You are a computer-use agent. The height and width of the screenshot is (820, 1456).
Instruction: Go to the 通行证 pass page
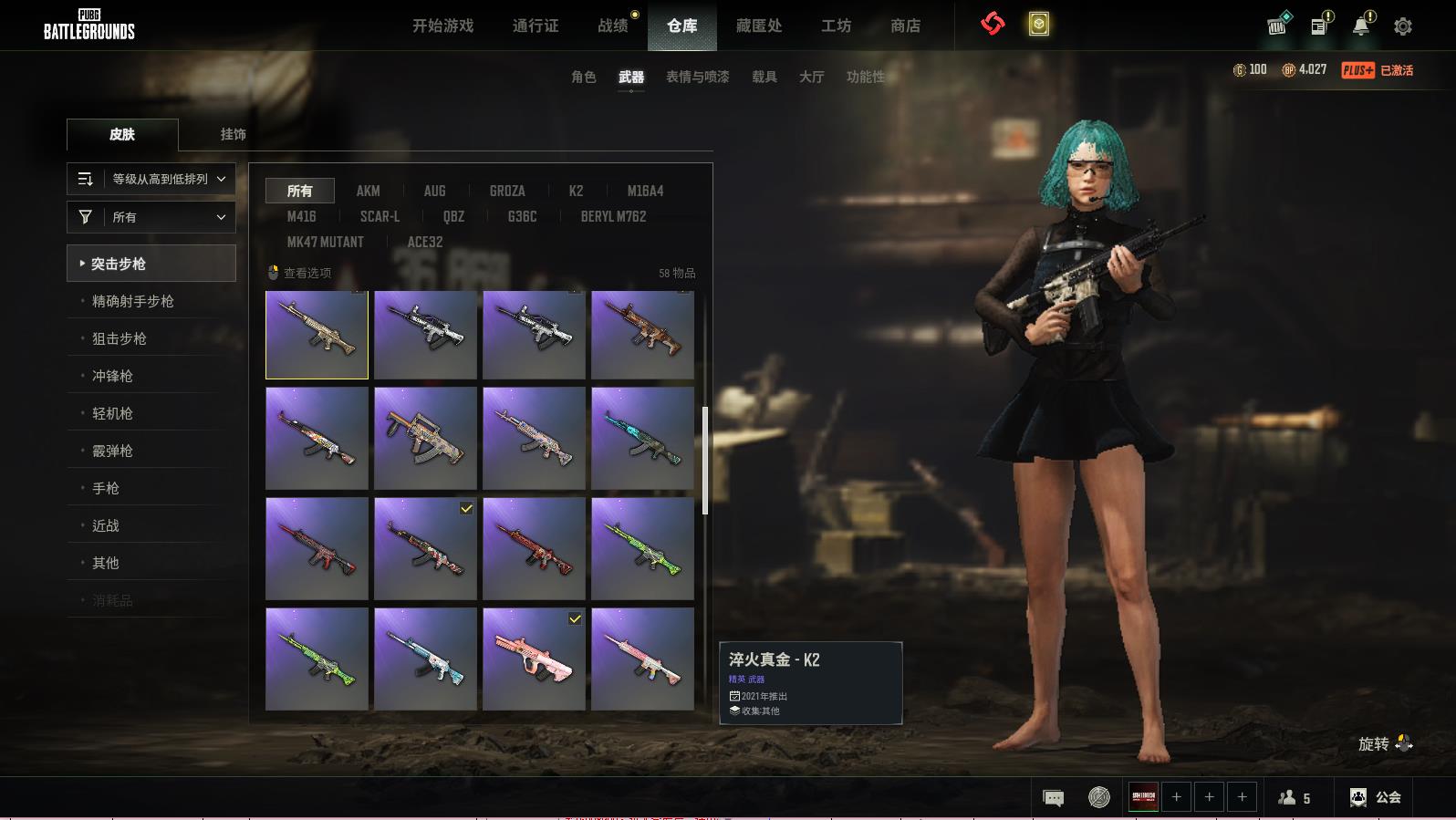[x=536, y=26]
